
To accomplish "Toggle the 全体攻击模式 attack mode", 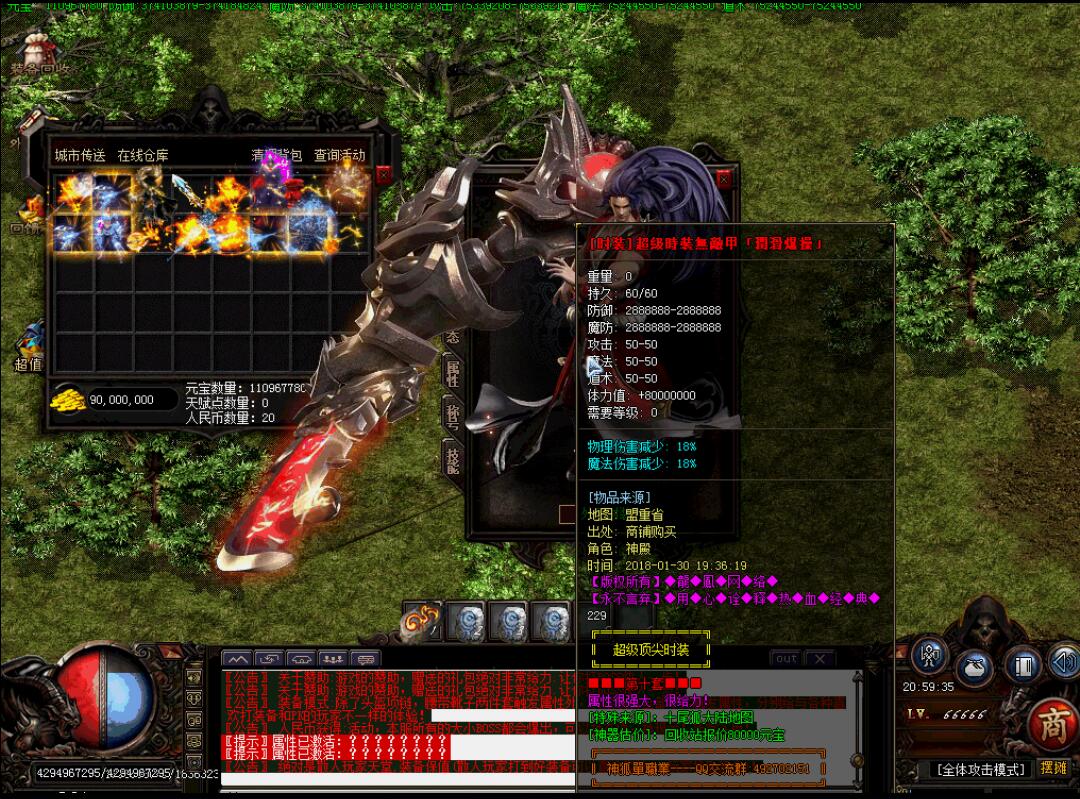I will pyautogui.click(x=981, y=769).
